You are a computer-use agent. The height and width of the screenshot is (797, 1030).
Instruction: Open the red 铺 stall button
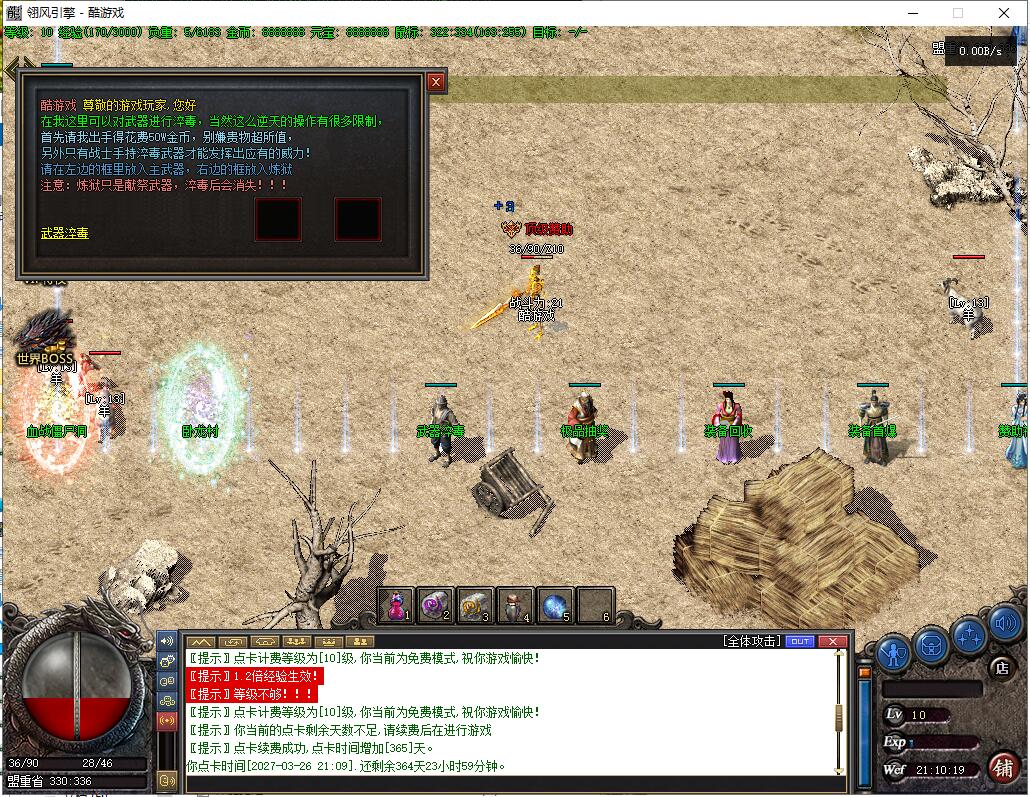click(x=1002, y=767)
